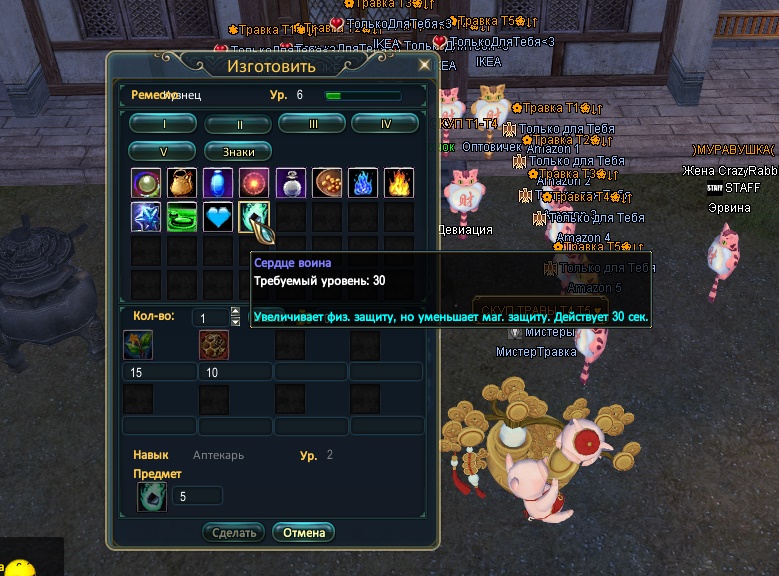Viewport: 779px width, 576px height.
Task: Select the blue star recipe
Action: tap(146, 217)
